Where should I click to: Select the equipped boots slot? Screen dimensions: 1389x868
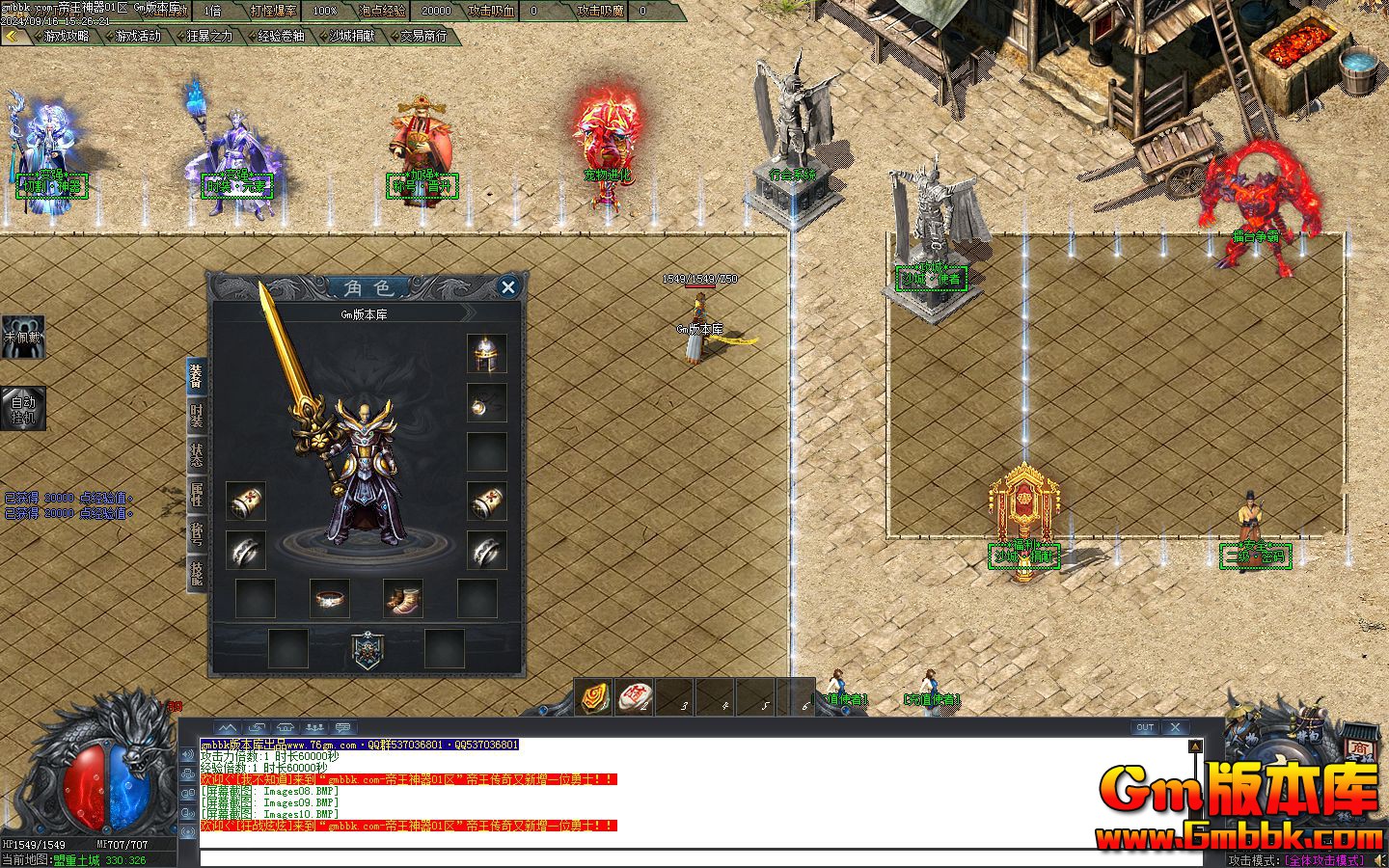(402, 599)
